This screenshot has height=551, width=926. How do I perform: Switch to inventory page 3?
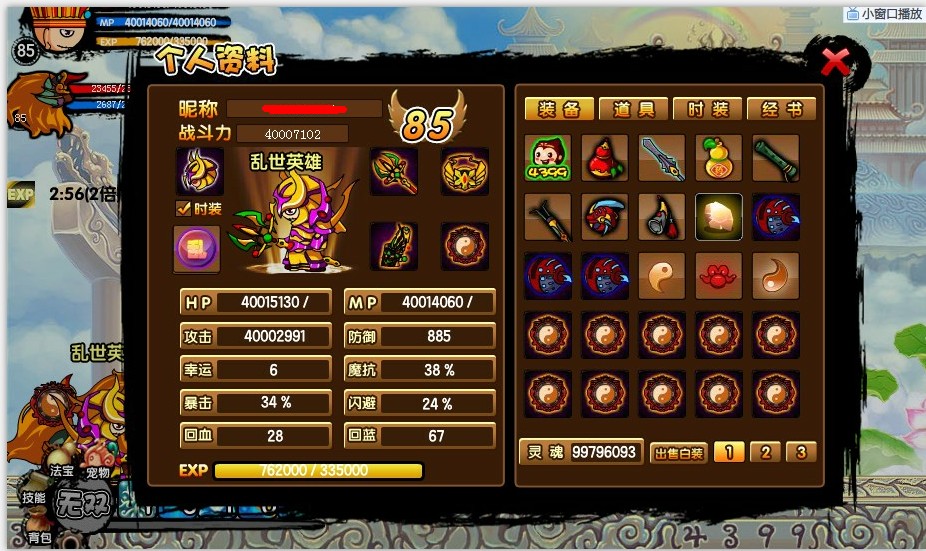pyautogui.click(x=800, y=452)
